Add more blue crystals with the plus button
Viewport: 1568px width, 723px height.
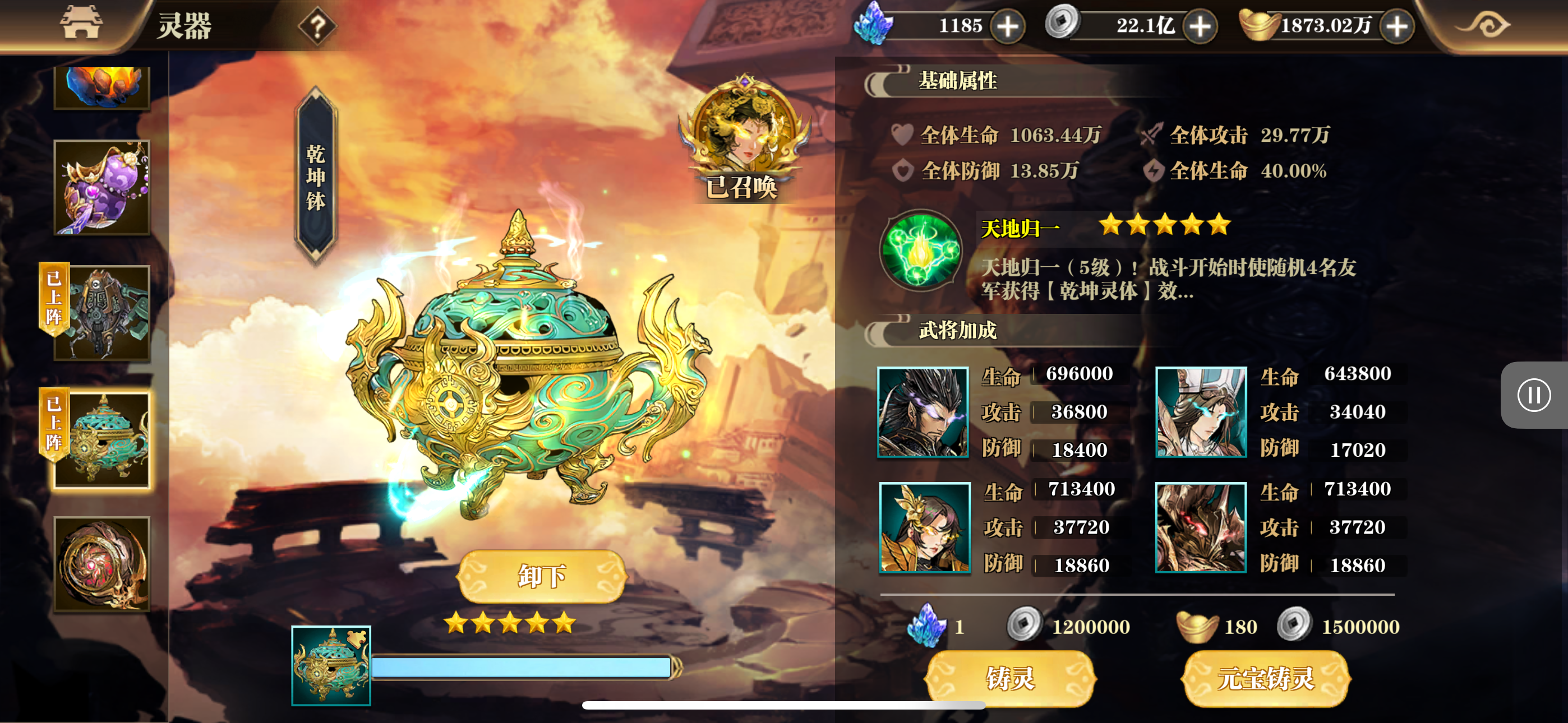tap(1008, 26)
